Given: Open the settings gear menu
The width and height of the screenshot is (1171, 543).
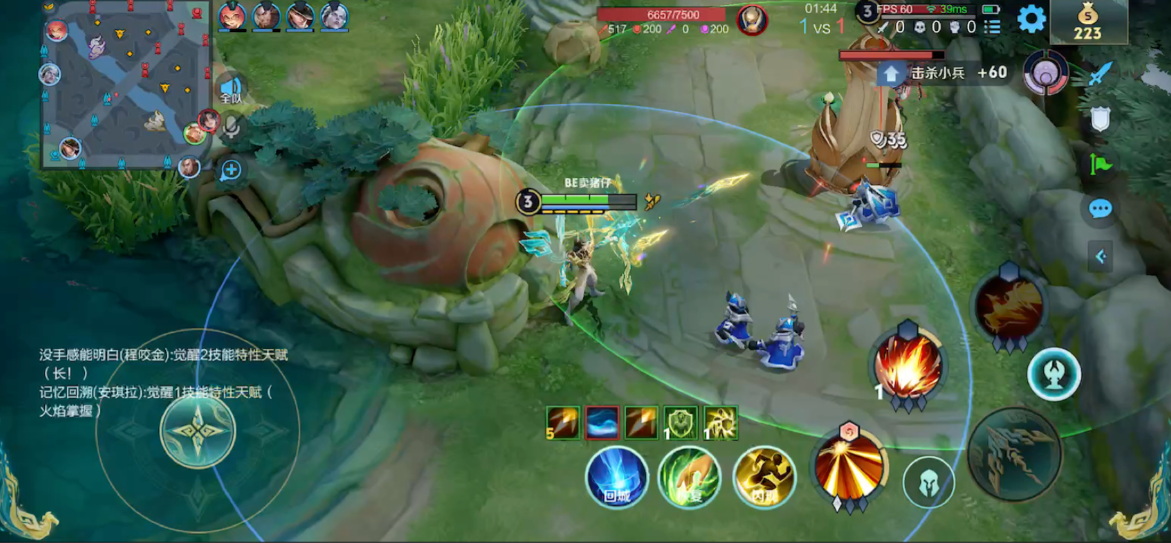Looking at the screenshot, I should 1031,19.
